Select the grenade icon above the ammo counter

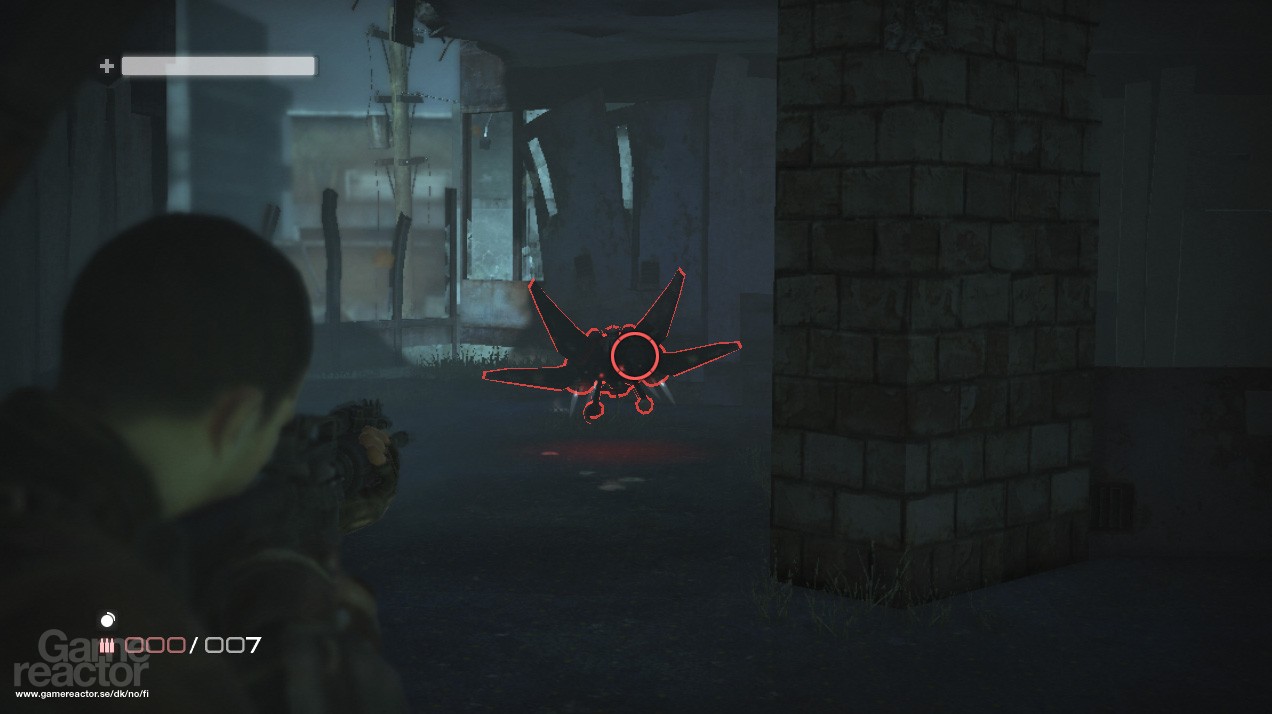coord(108,621)
